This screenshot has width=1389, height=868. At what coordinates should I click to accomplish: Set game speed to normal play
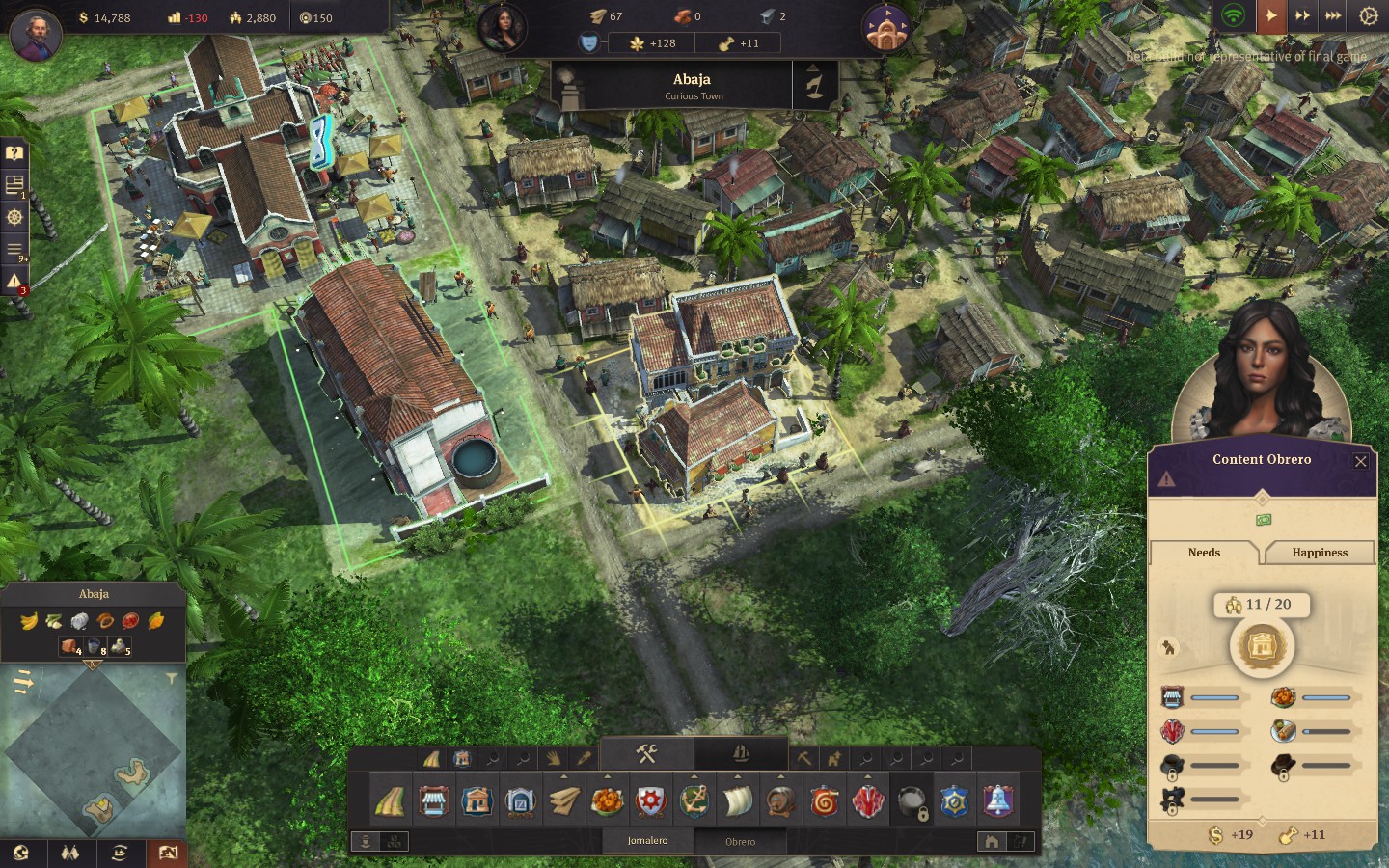coord(1271,16)
